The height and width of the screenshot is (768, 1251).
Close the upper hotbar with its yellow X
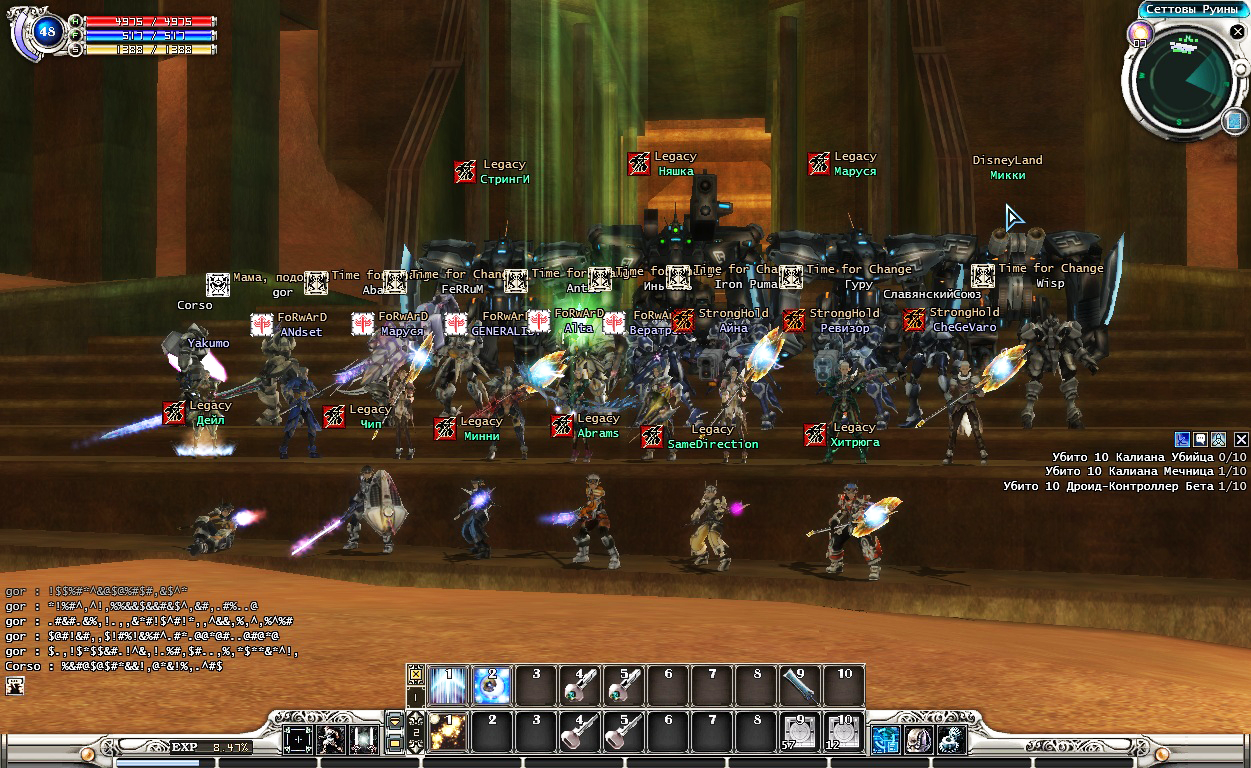pos(417,674)
